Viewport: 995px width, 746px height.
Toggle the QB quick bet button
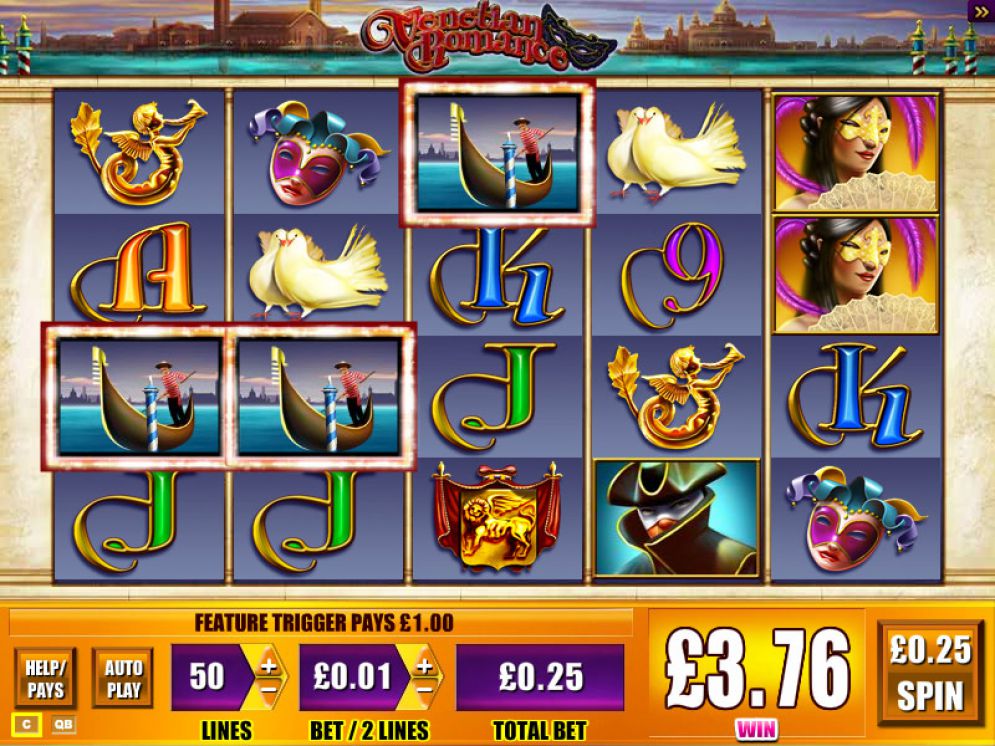pos(62,724)
